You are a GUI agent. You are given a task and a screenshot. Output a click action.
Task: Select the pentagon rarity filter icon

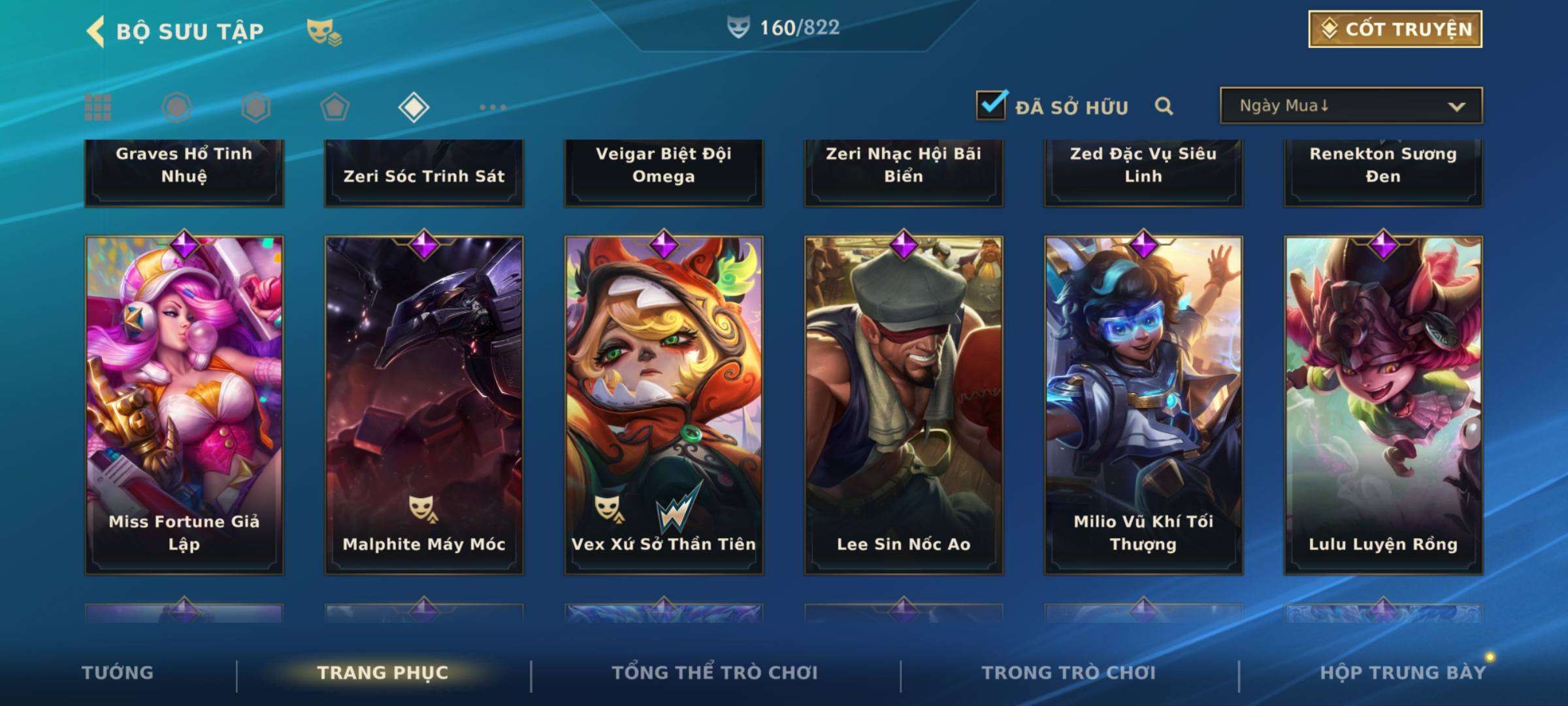coord(335,107)
